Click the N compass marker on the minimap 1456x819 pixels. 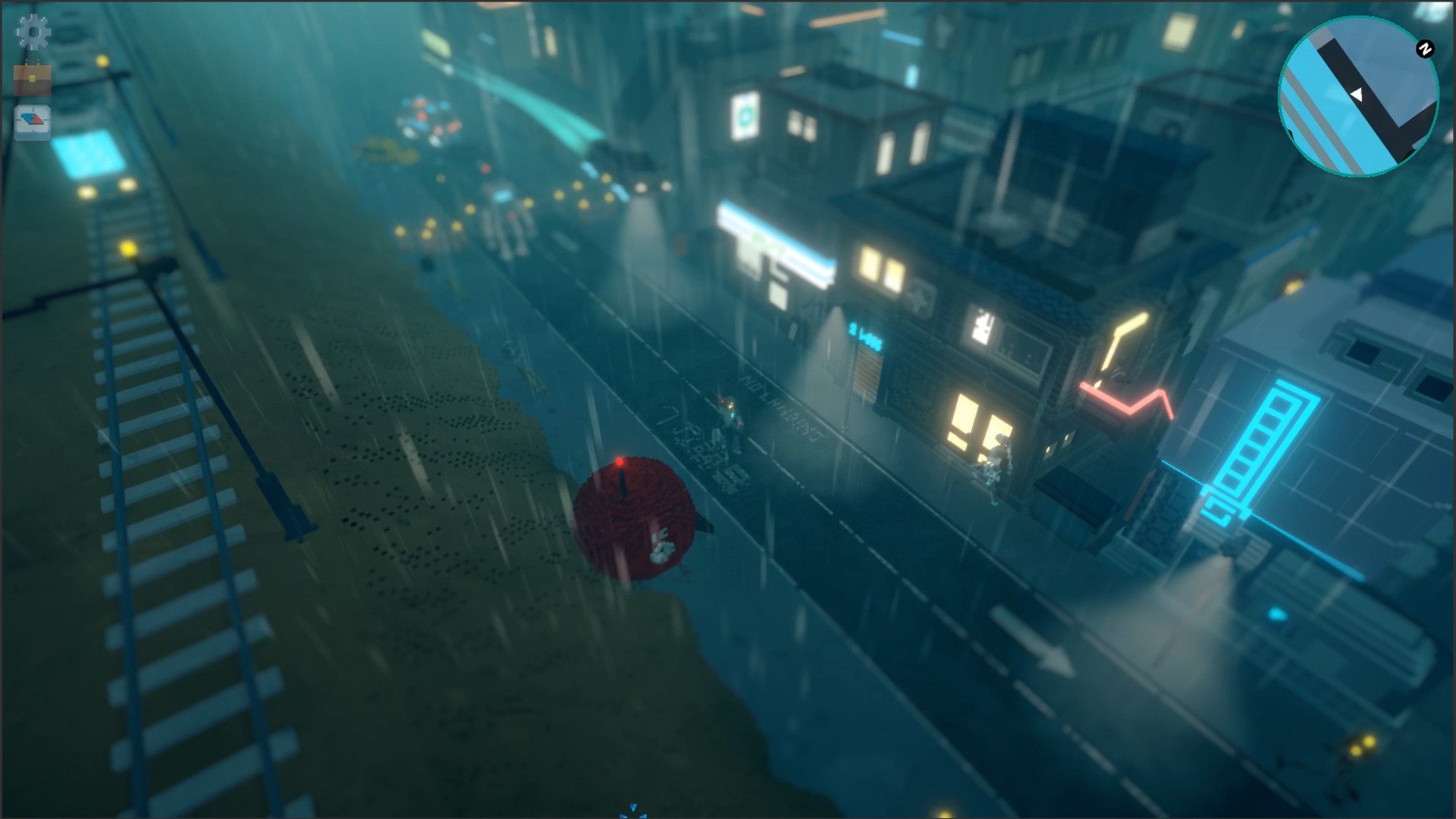pos(1426,47)
